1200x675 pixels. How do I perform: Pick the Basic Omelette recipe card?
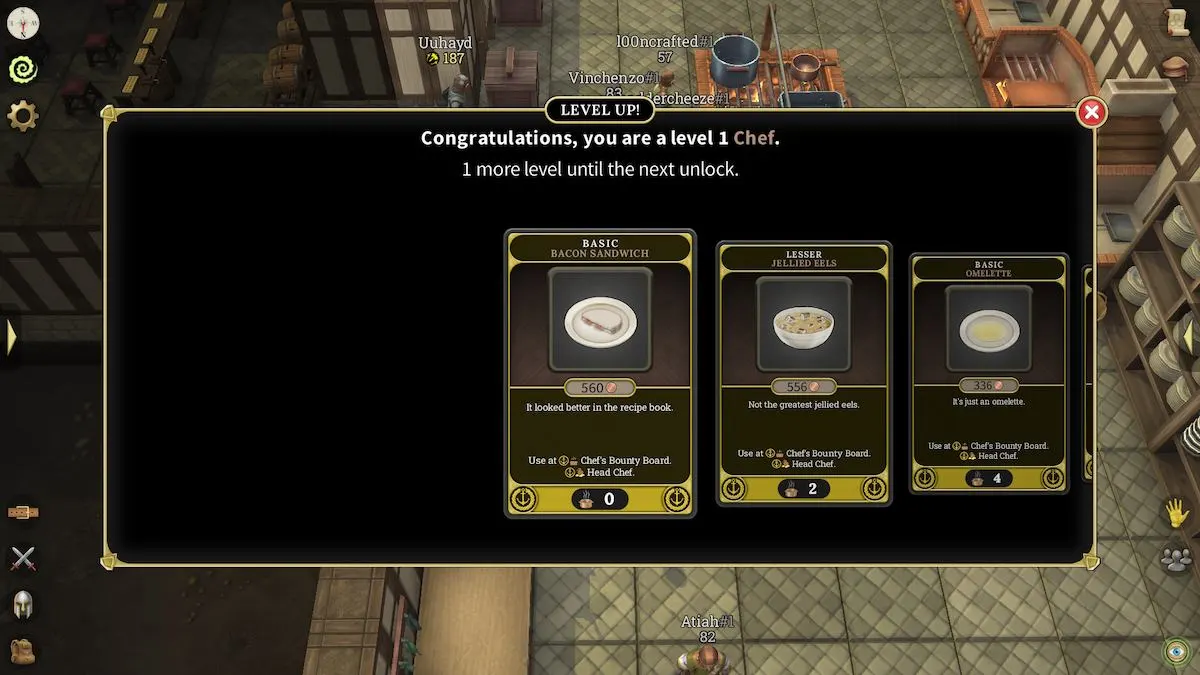coord(988,372)
